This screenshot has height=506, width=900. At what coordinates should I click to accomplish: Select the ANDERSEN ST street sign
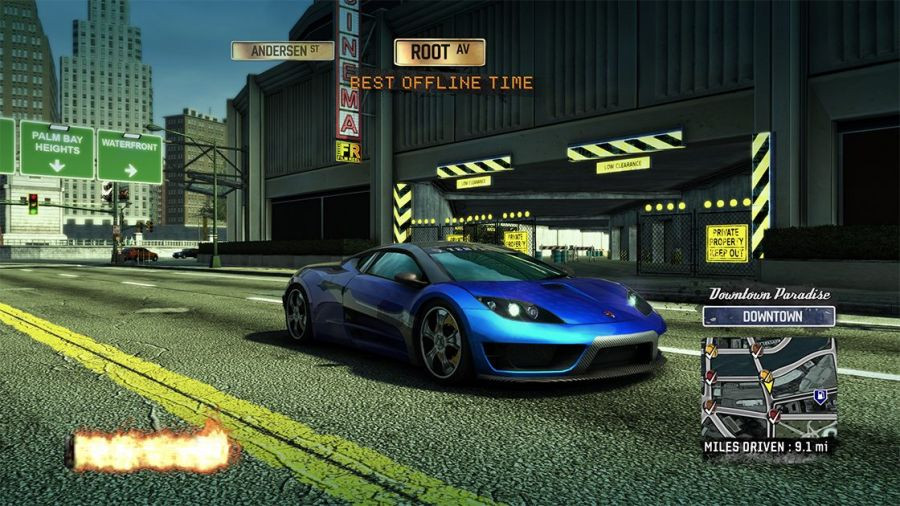click(x=282, y=50)
